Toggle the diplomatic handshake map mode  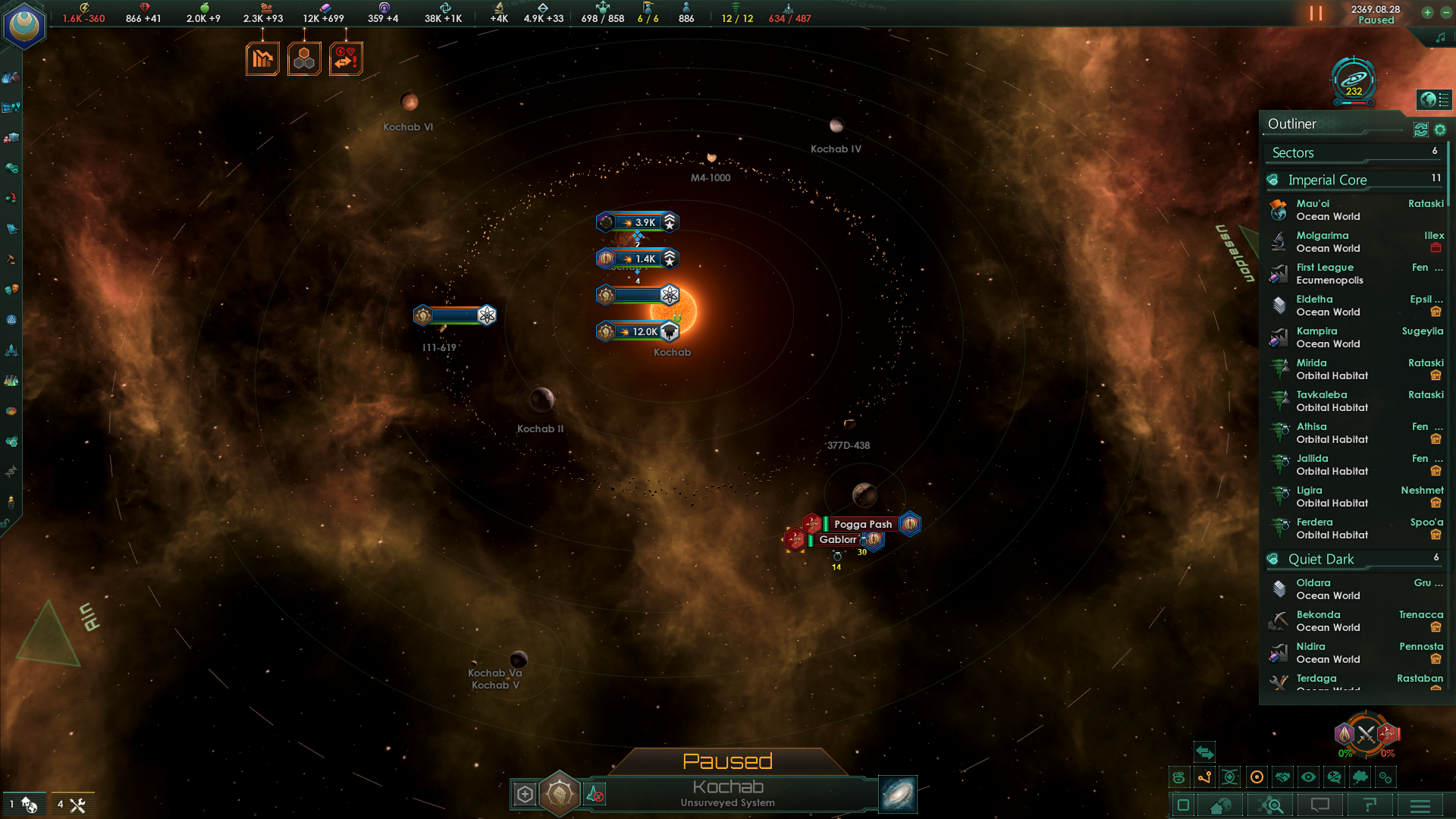point(1282,777)
